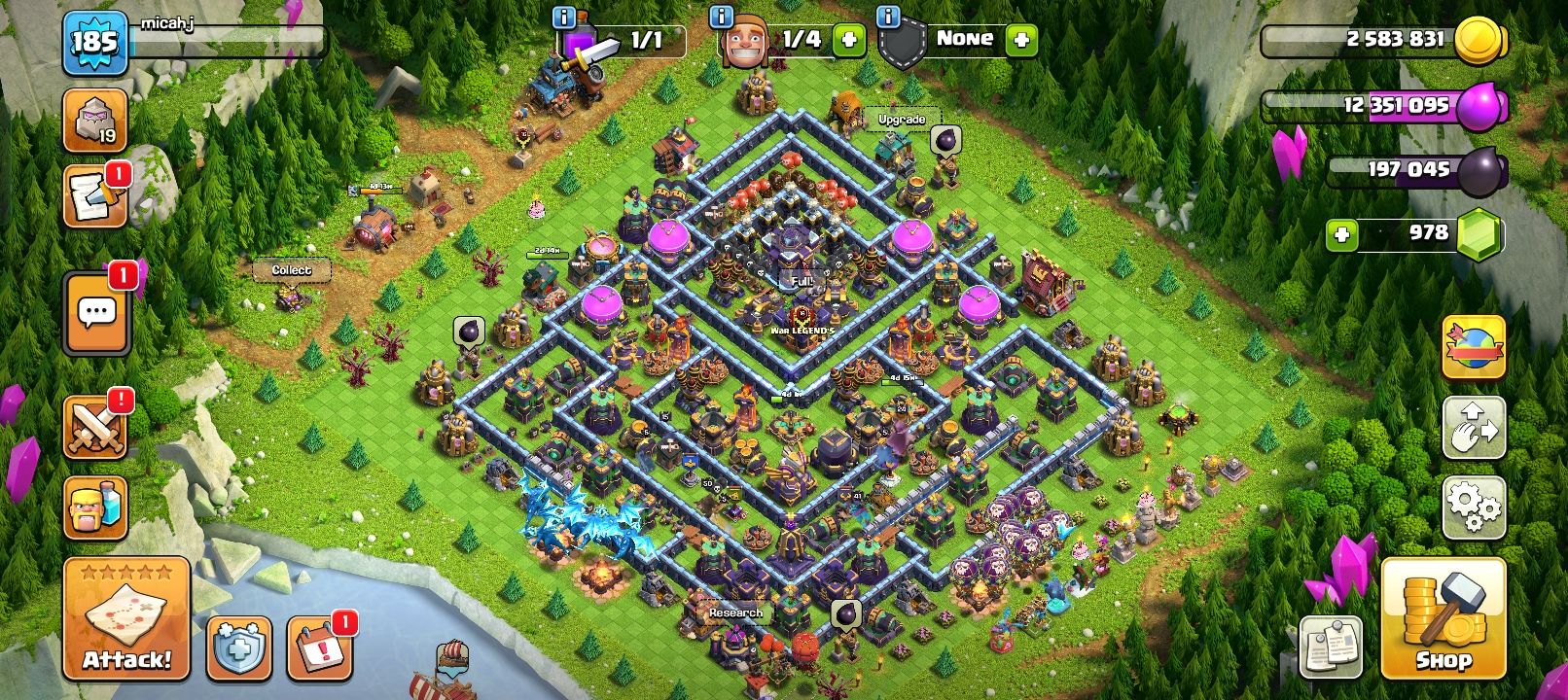This screenshot has width=1568, height=700.
Task: Open the quest scroll with notification
Action: tap(95, 196)
